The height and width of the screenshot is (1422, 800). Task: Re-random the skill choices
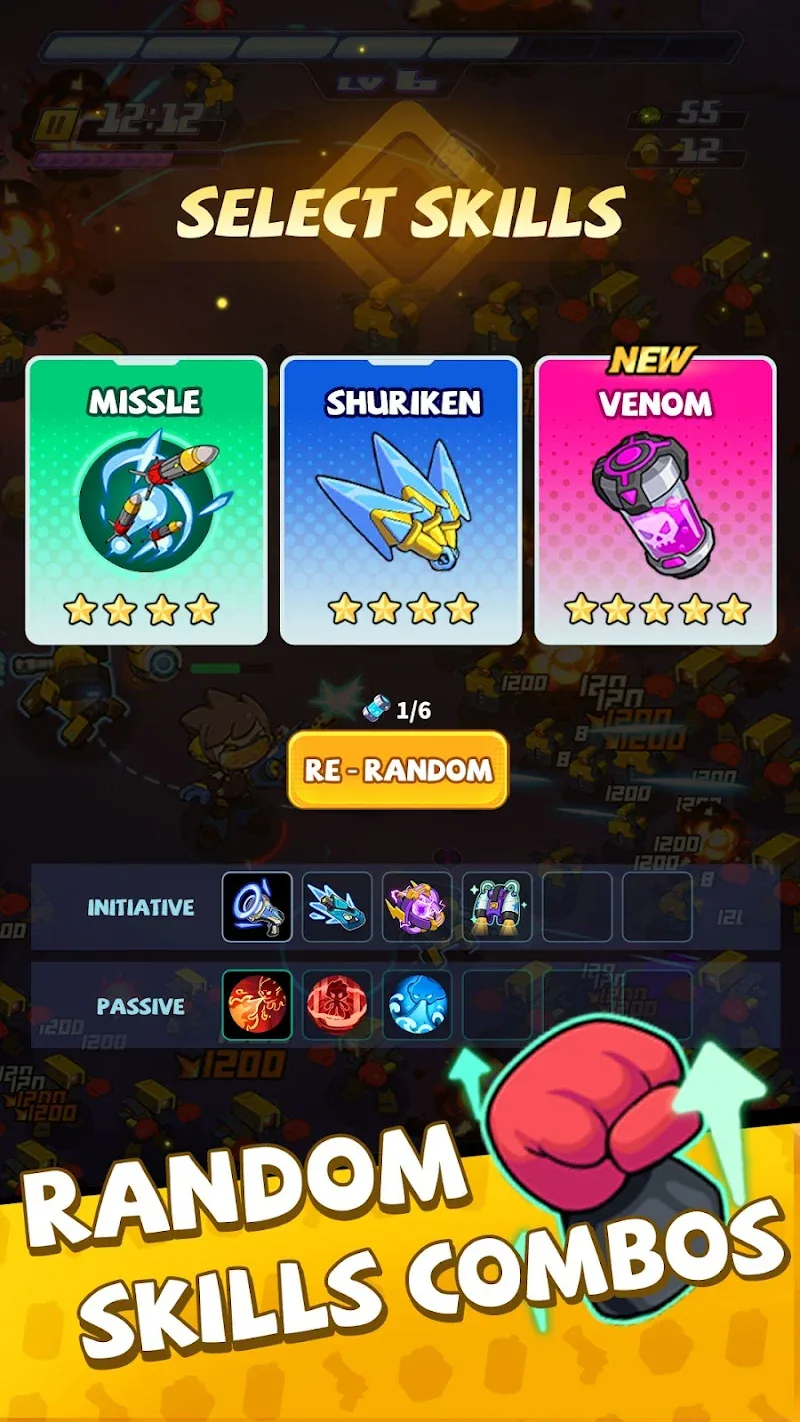pos(398,769)
